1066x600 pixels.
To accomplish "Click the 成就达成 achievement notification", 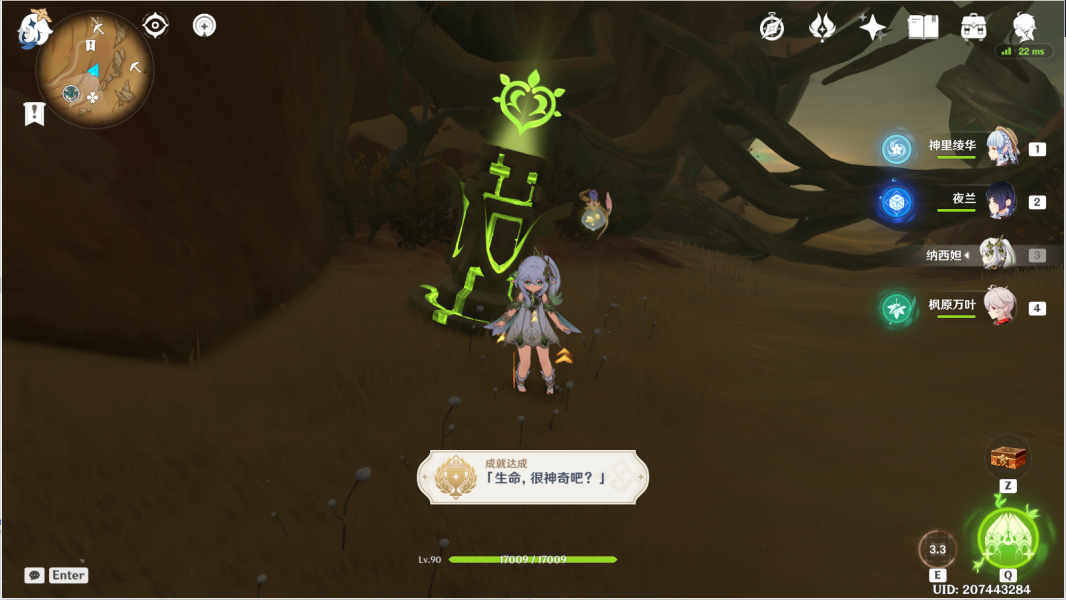I will click(532, 476).
